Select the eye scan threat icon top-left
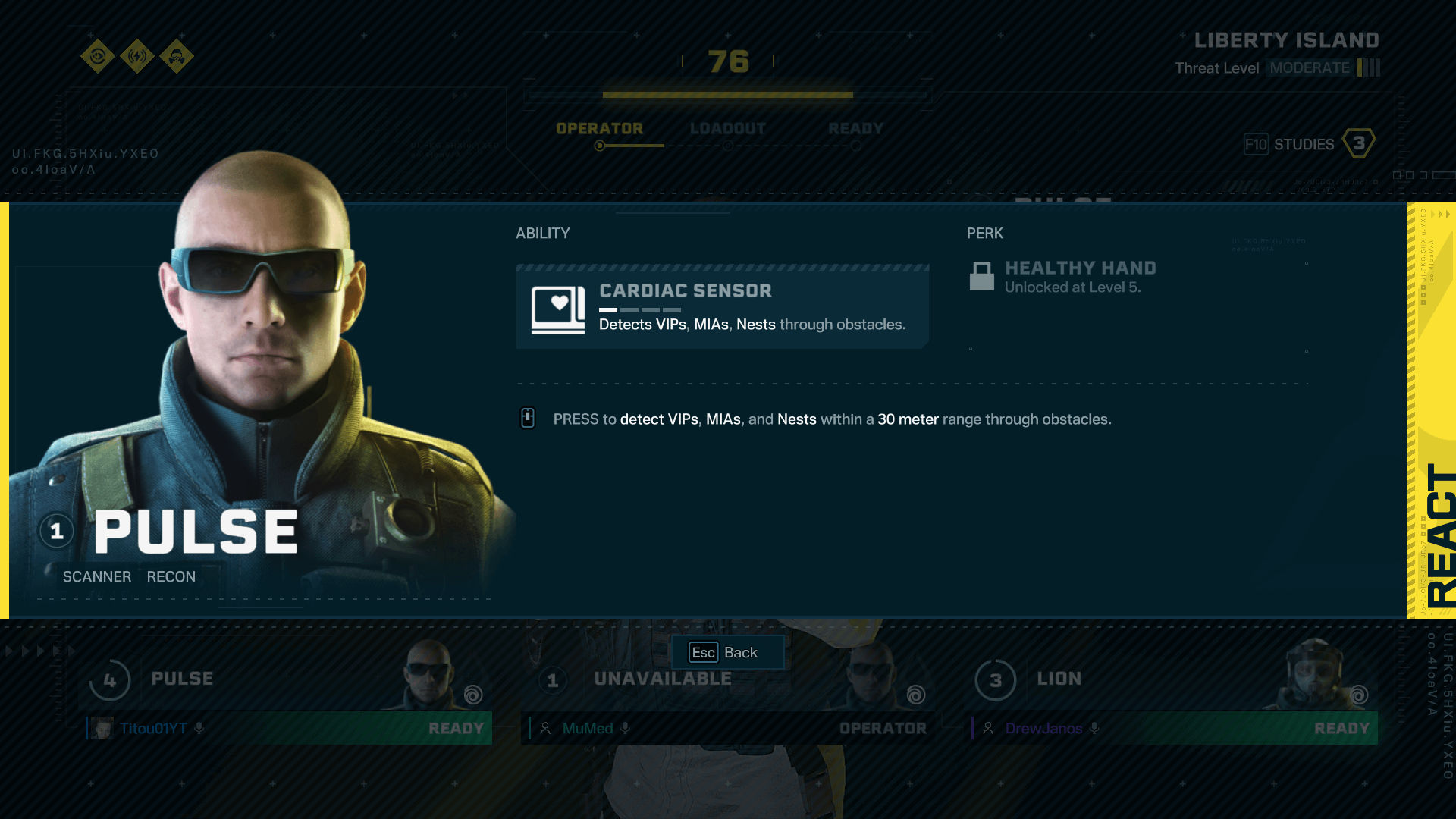 pyautogui.click(x=97, y=57)
